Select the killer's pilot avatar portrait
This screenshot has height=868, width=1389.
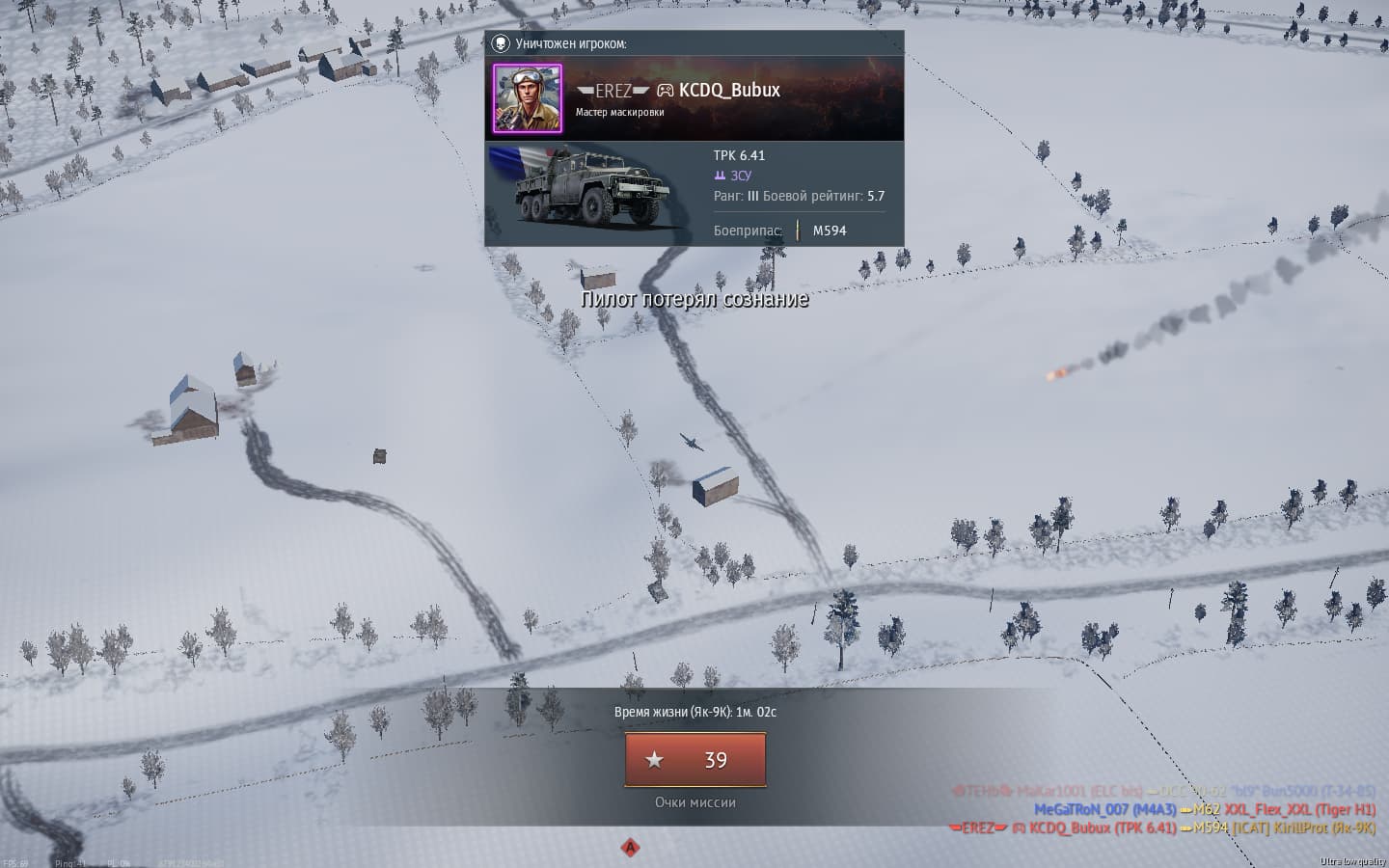(528, 98)
